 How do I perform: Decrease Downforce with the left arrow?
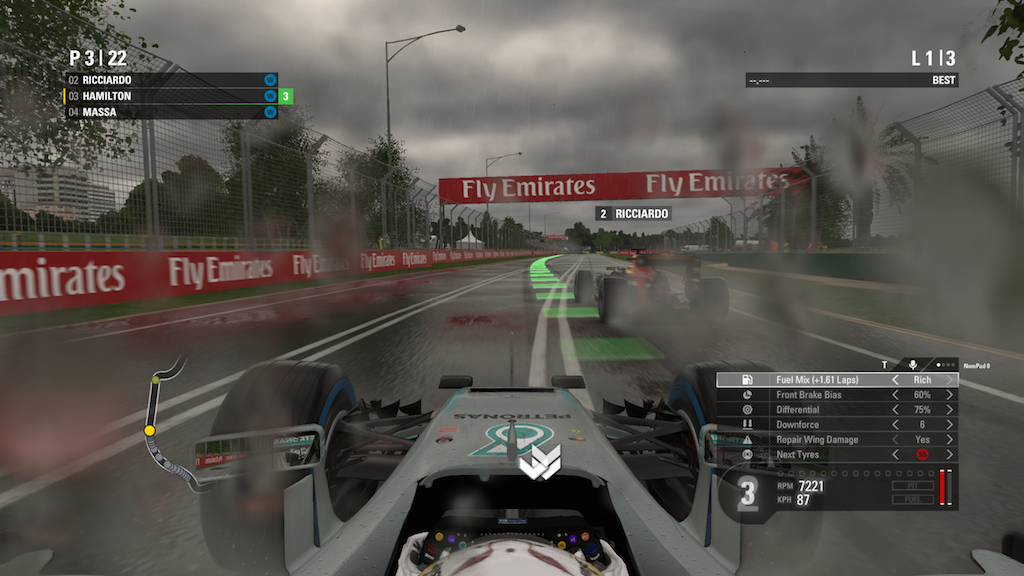tap(896, 425)
